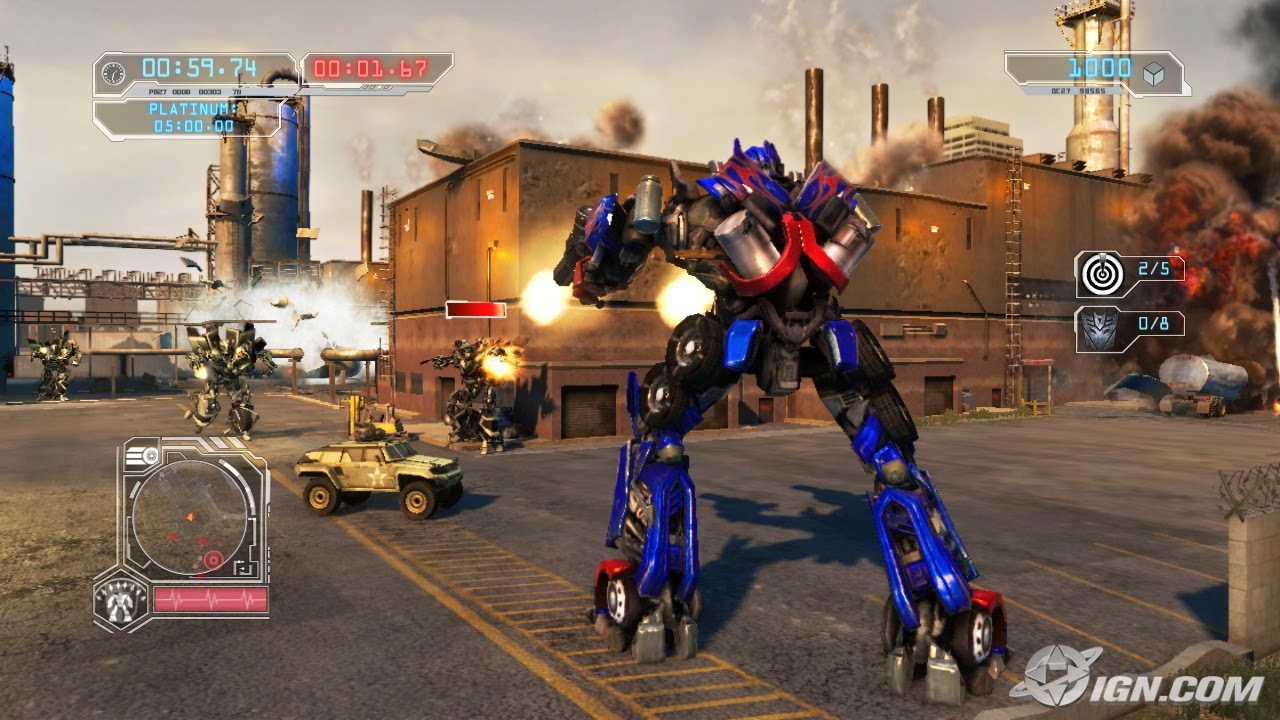The image size is (1280, 720).
Task: Select the bullseye target objective icon
Action: click(1100, 271)
